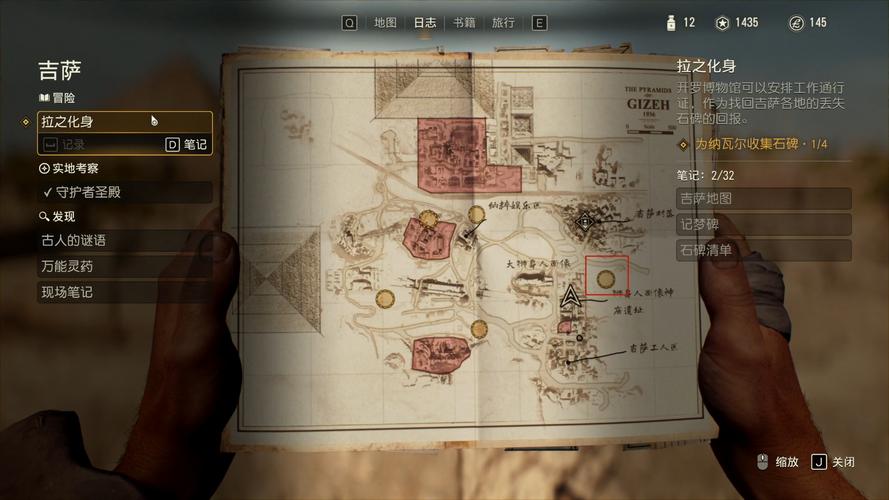Open the 守护者圣殿 fieldwork entry
The height and width of the screenshot is (500, 889).
125,192
